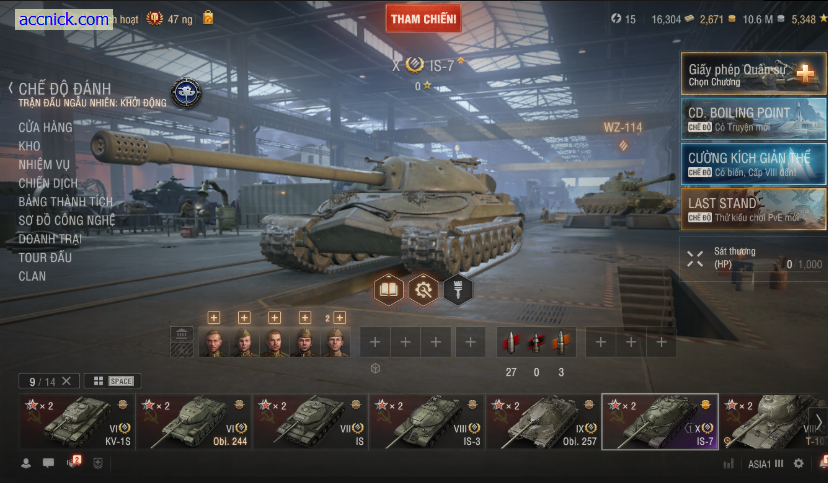Open the settings gear icon

pos(798,463)
